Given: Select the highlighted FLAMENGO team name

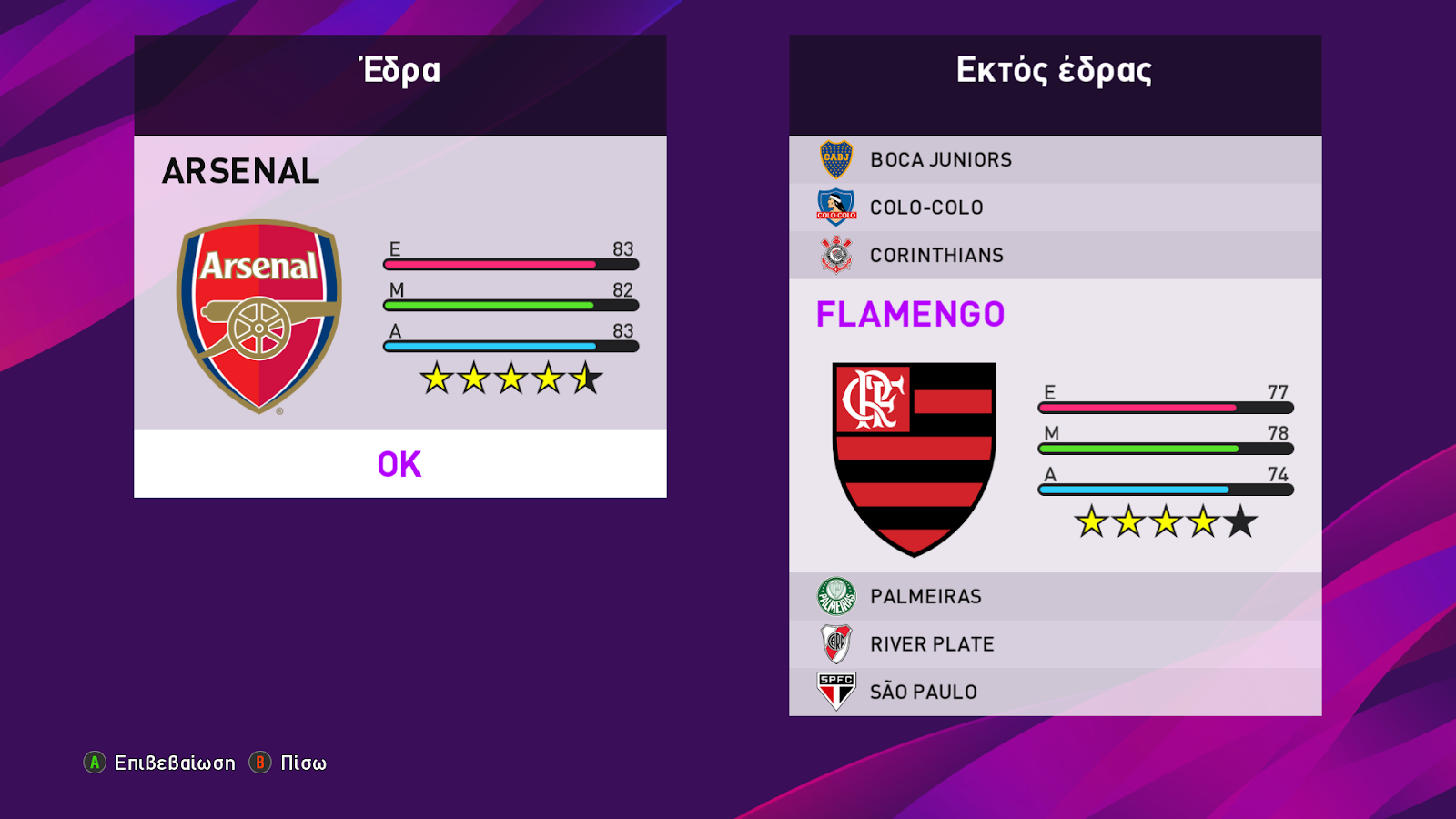Looking at the screenshot, I should [x=910, y=313].
